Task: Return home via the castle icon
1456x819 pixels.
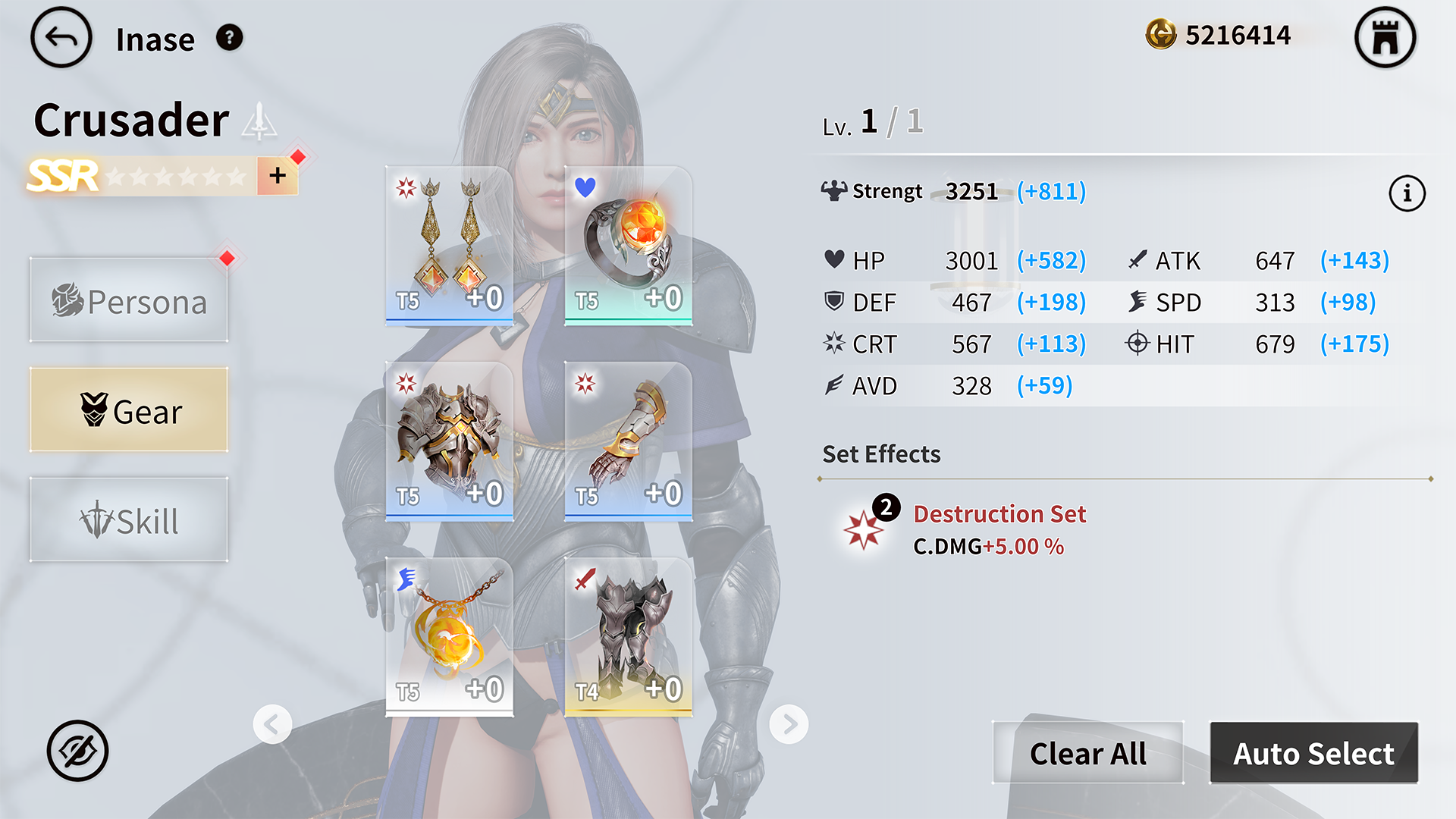Action: [x=1385, y=38]
